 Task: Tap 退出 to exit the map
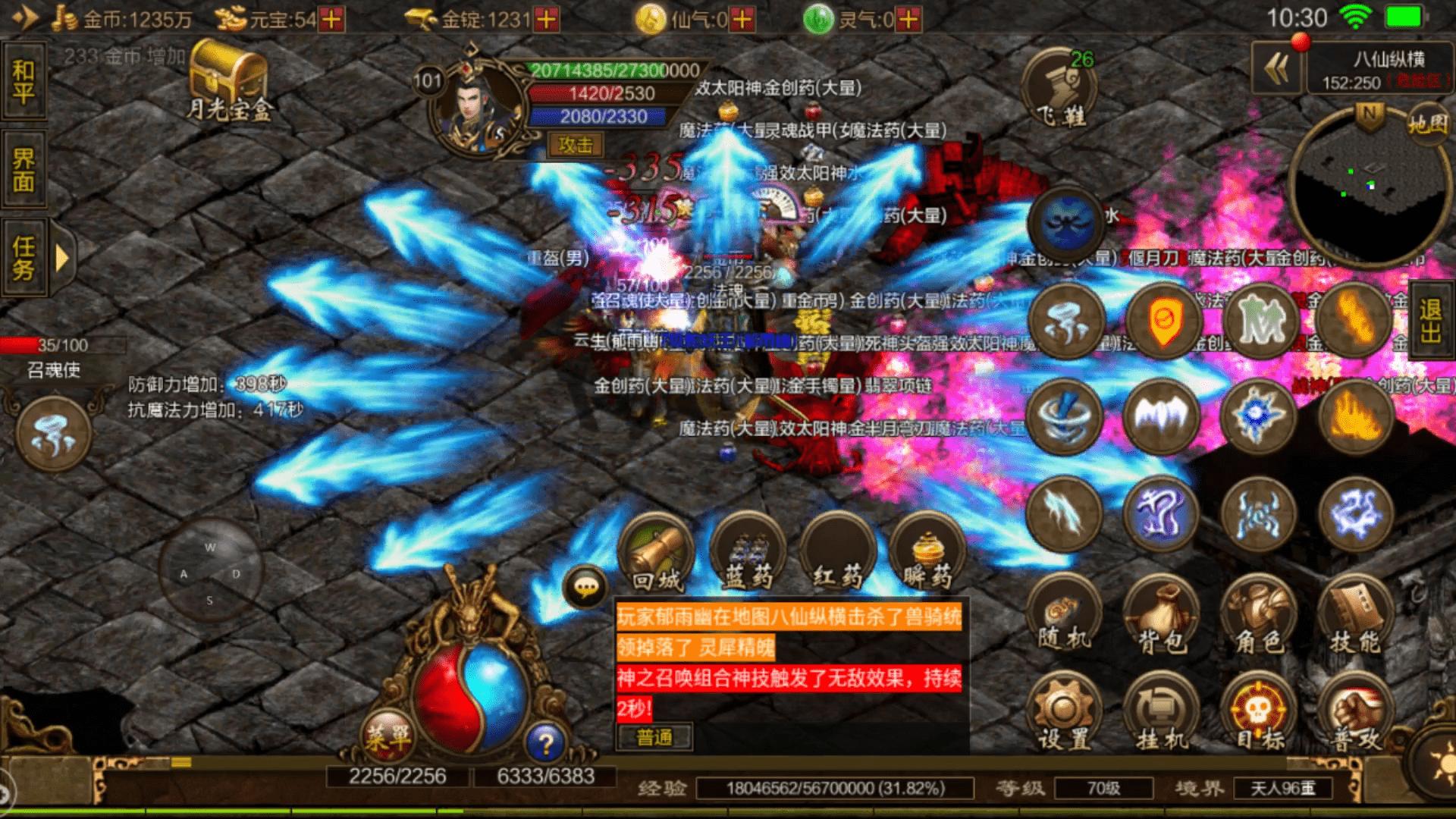pos(1432,318)
